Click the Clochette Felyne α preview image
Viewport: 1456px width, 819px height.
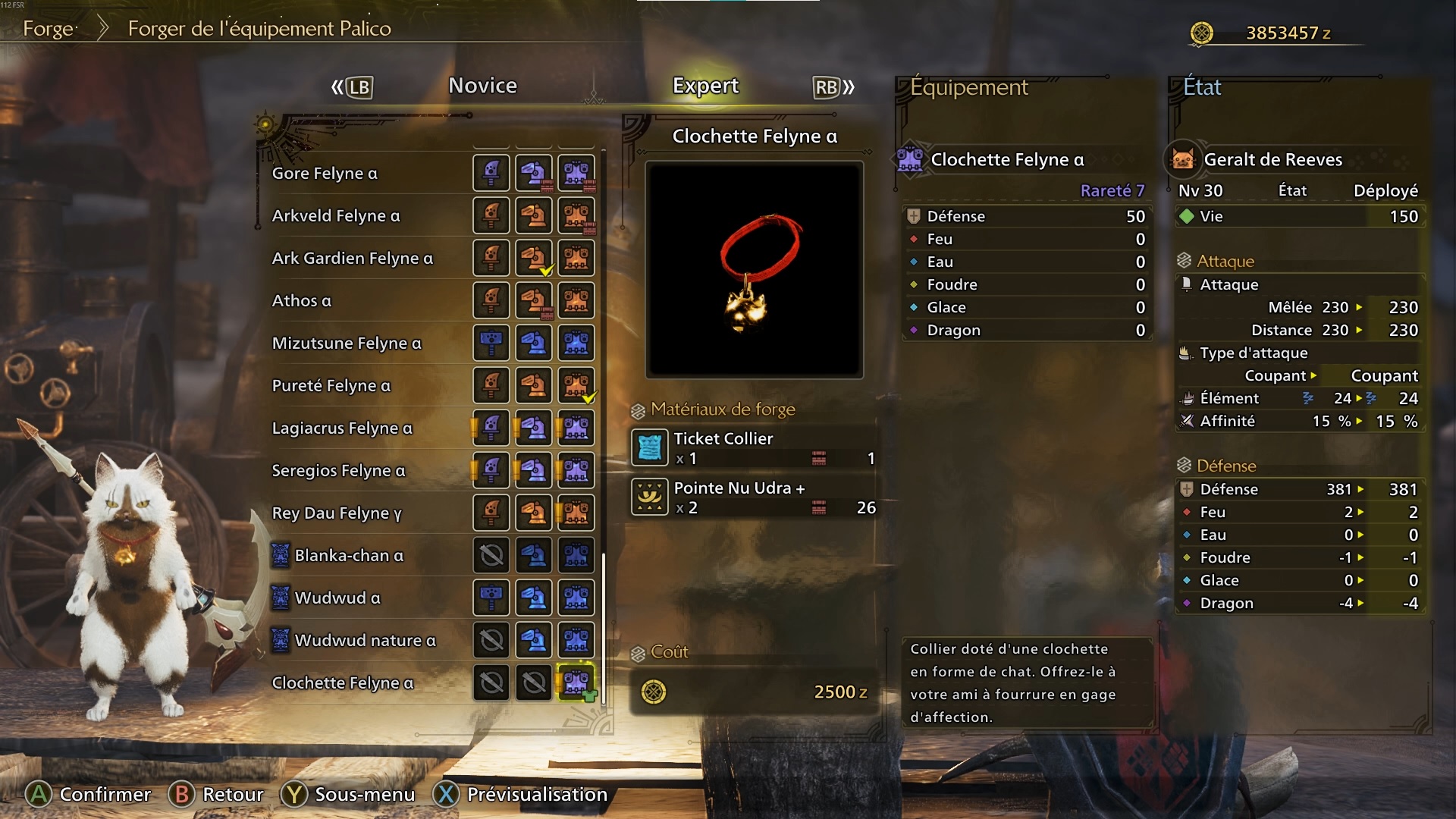coord(755,269)
